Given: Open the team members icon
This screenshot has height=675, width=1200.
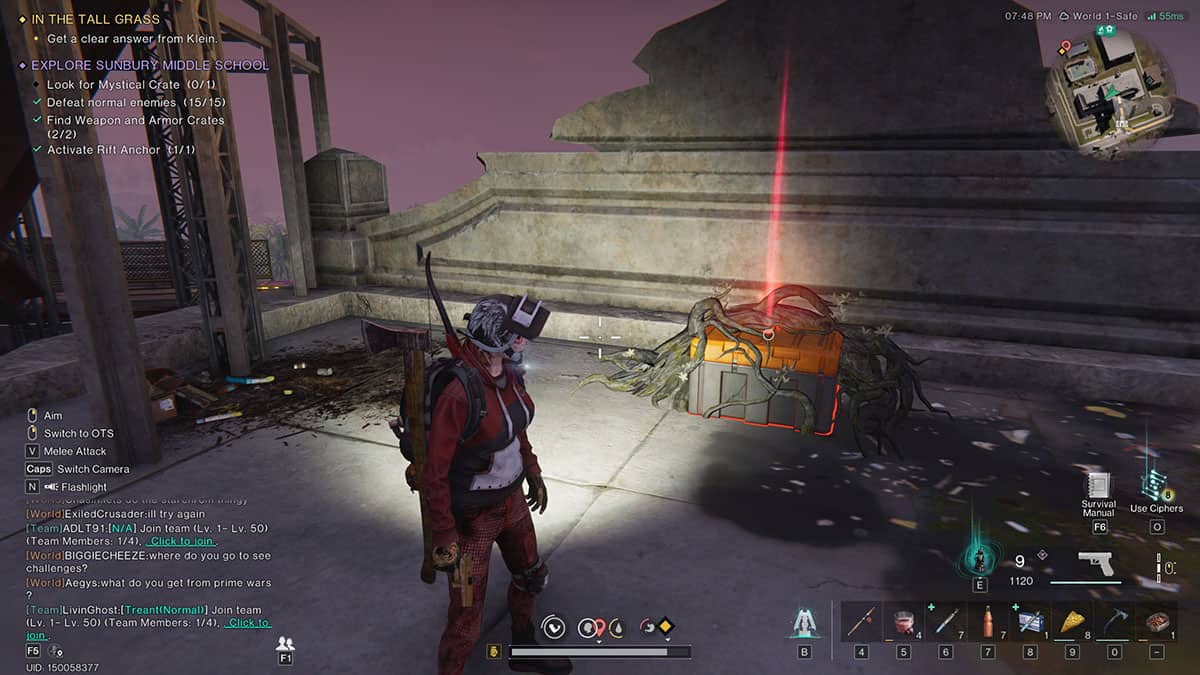Looking at the screenshot, I should tap(285, 643).
